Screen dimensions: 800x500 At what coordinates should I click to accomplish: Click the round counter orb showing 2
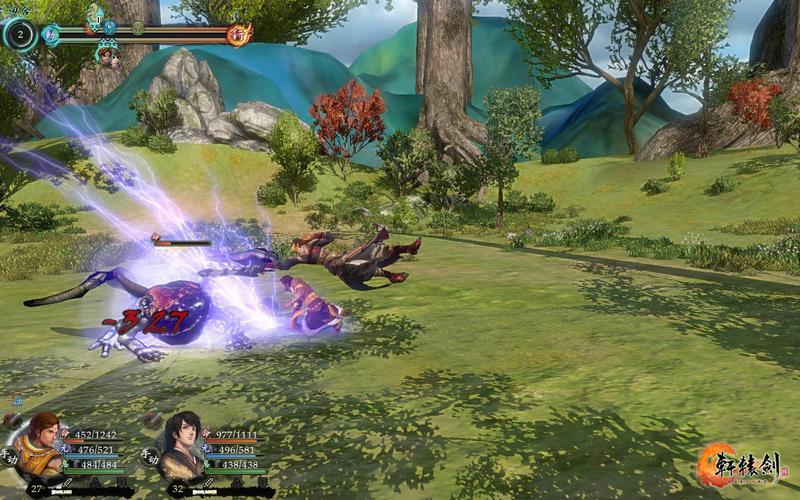(x=19, y=35)
